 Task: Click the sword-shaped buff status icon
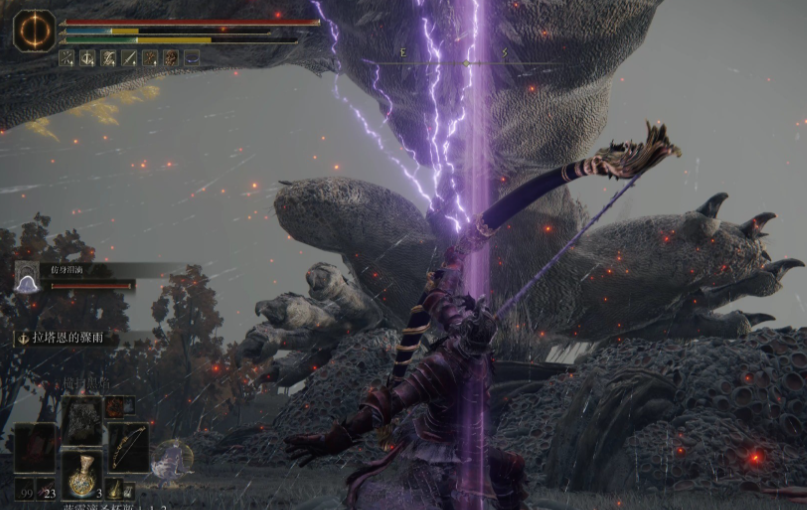tap(129, 58)
